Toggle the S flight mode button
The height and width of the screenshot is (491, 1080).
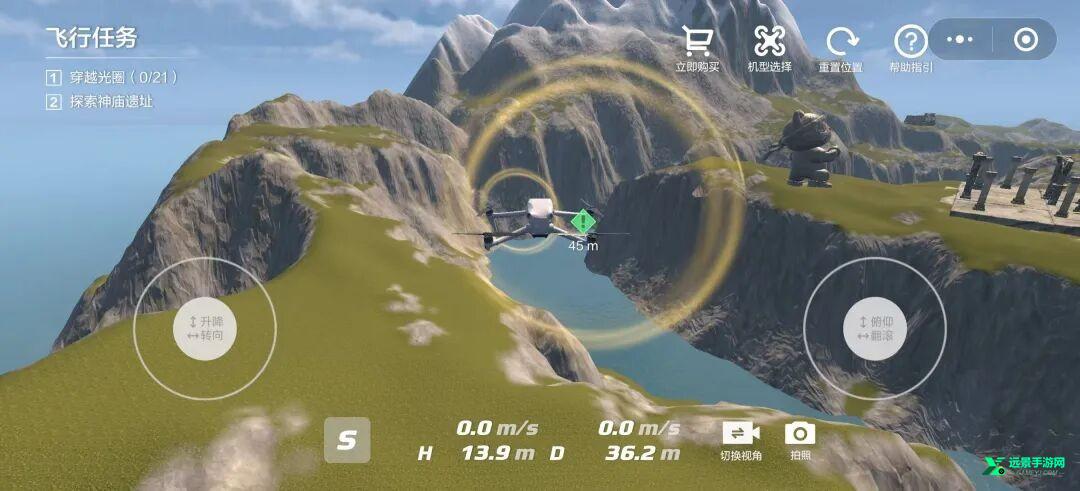(x=347, y=440)
